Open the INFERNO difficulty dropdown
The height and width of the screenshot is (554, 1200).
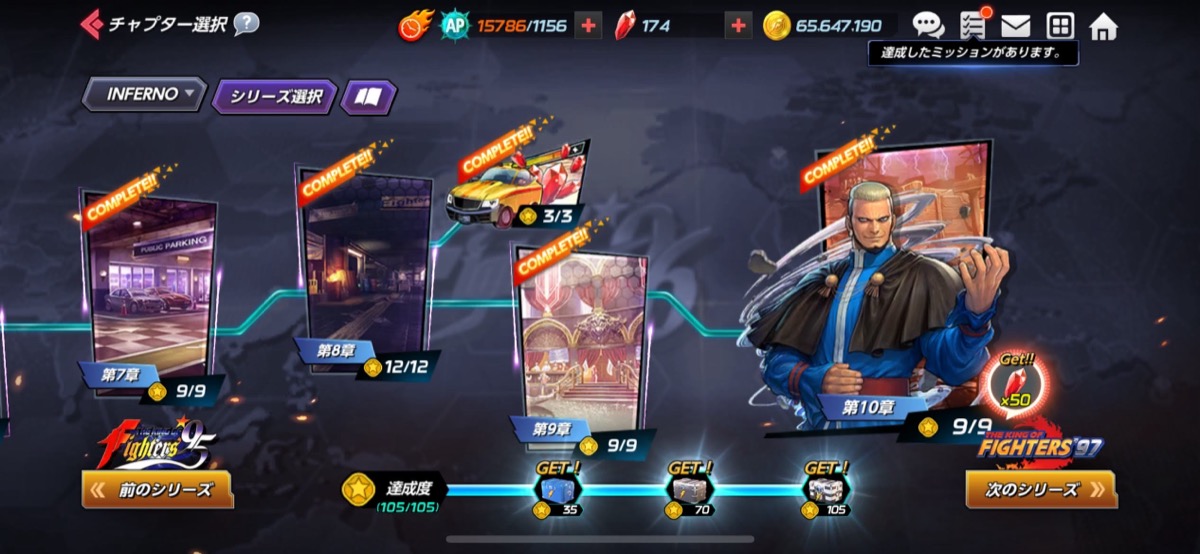144,95
